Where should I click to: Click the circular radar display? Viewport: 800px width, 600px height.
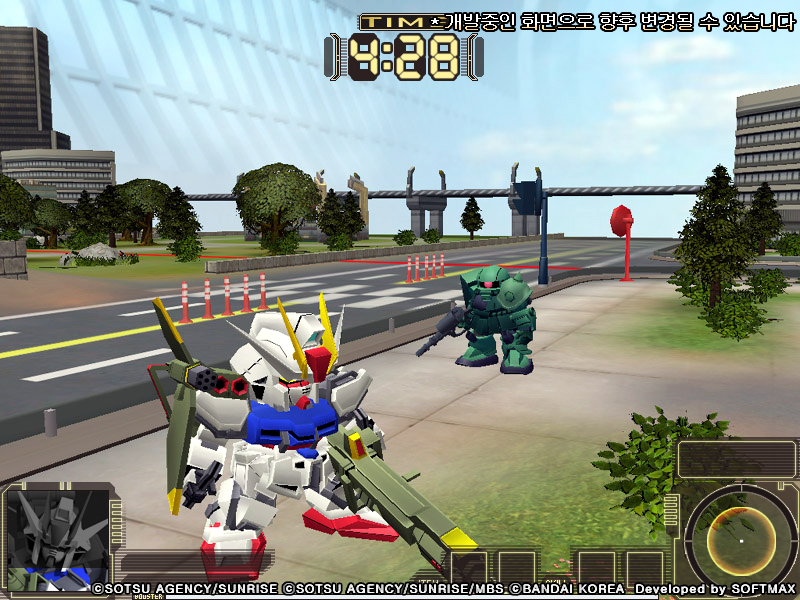[740, 539]
